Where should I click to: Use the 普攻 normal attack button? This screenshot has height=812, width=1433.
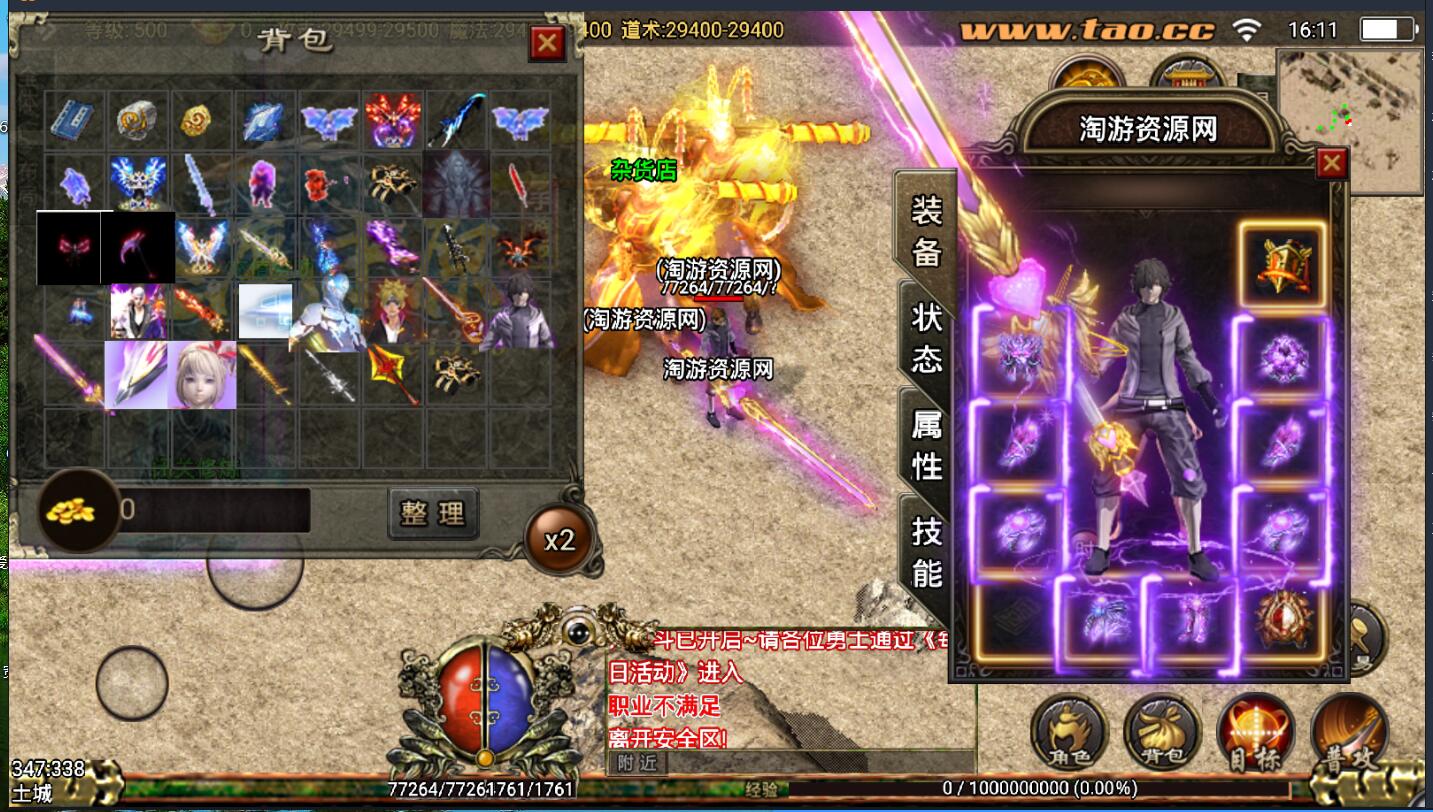pyautogui.click(x=1347, y=733)
